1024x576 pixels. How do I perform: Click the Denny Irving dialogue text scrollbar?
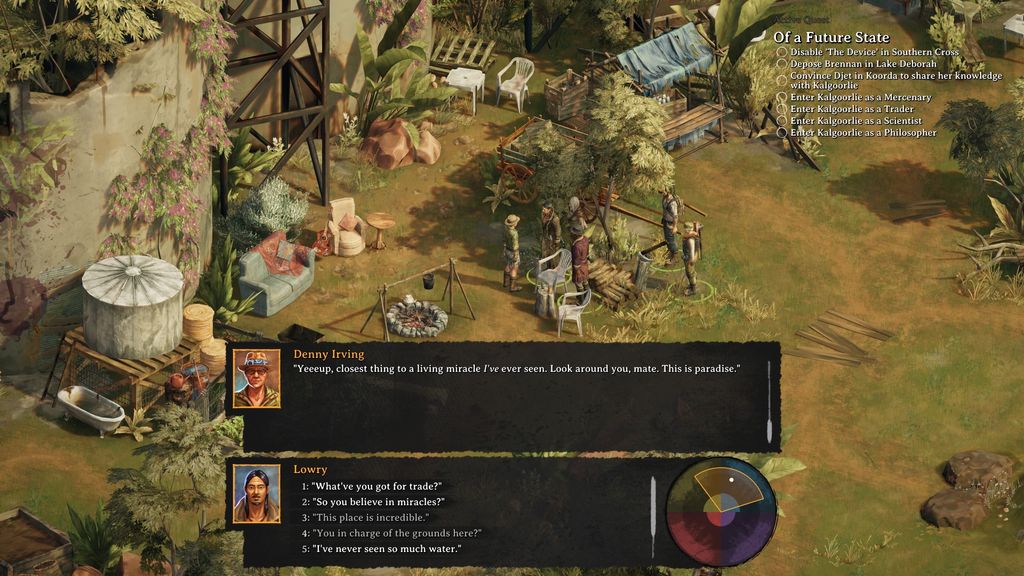point(768,401)
